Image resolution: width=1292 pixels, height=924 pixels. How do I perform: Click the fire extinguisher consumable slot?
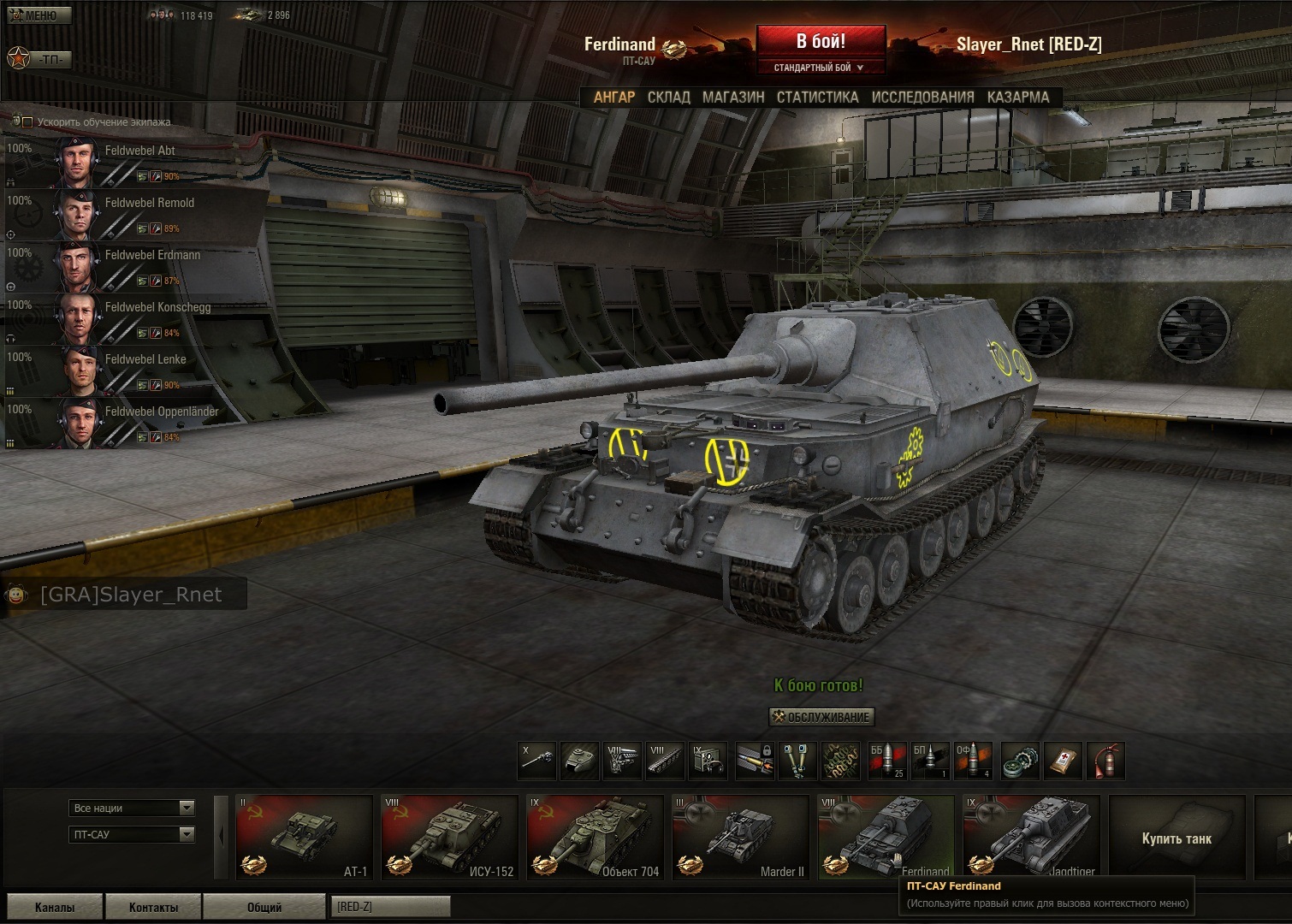pos(1105,761)
